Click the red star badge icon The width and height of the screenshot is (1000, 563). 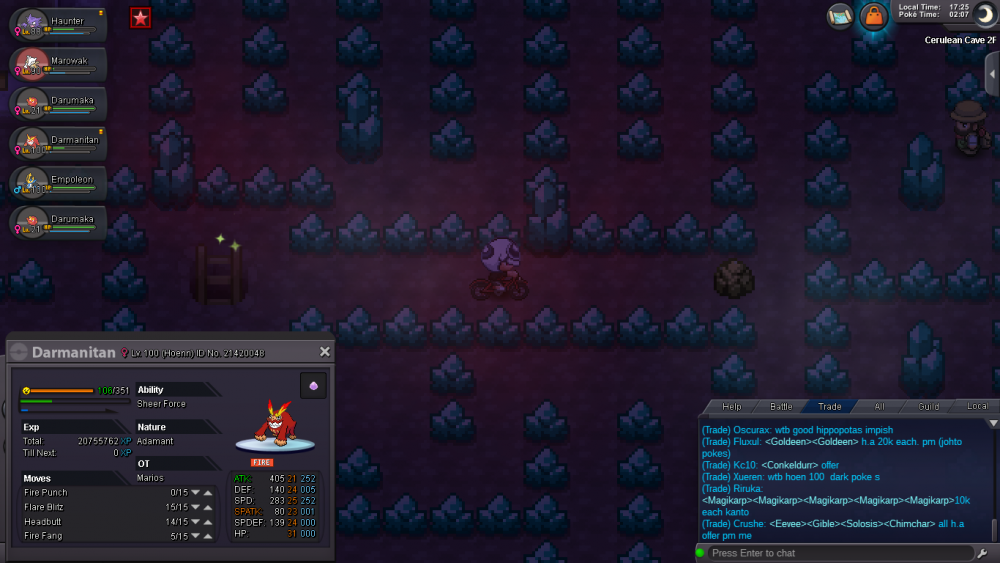140,17
